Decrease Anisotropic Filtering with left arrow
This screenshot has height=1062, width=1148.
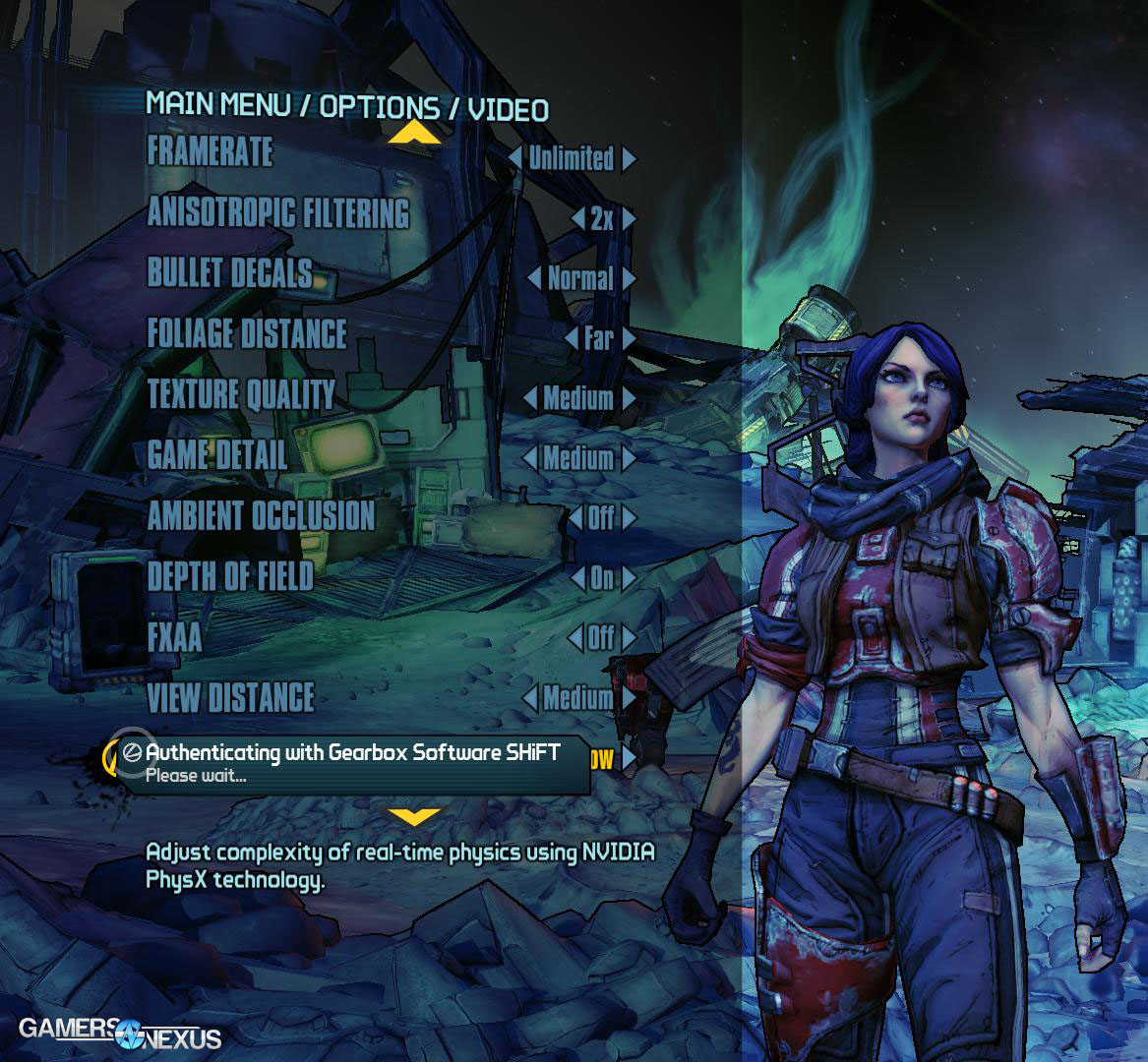pyautogui.click(x=577, y=218)
